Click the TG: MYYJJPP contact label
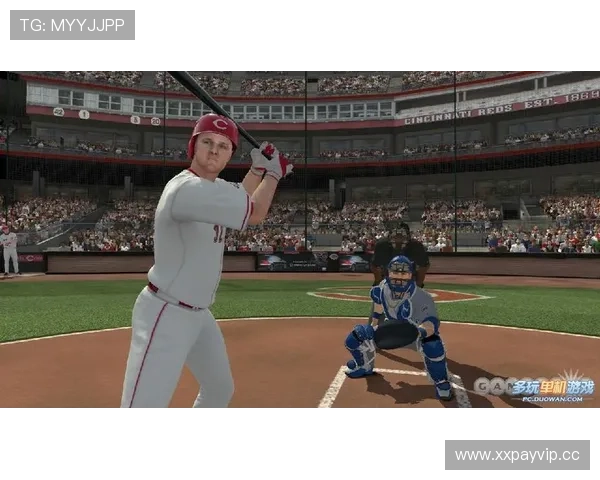Viewport: 600px width, 480px height. [x=72, y=25]
